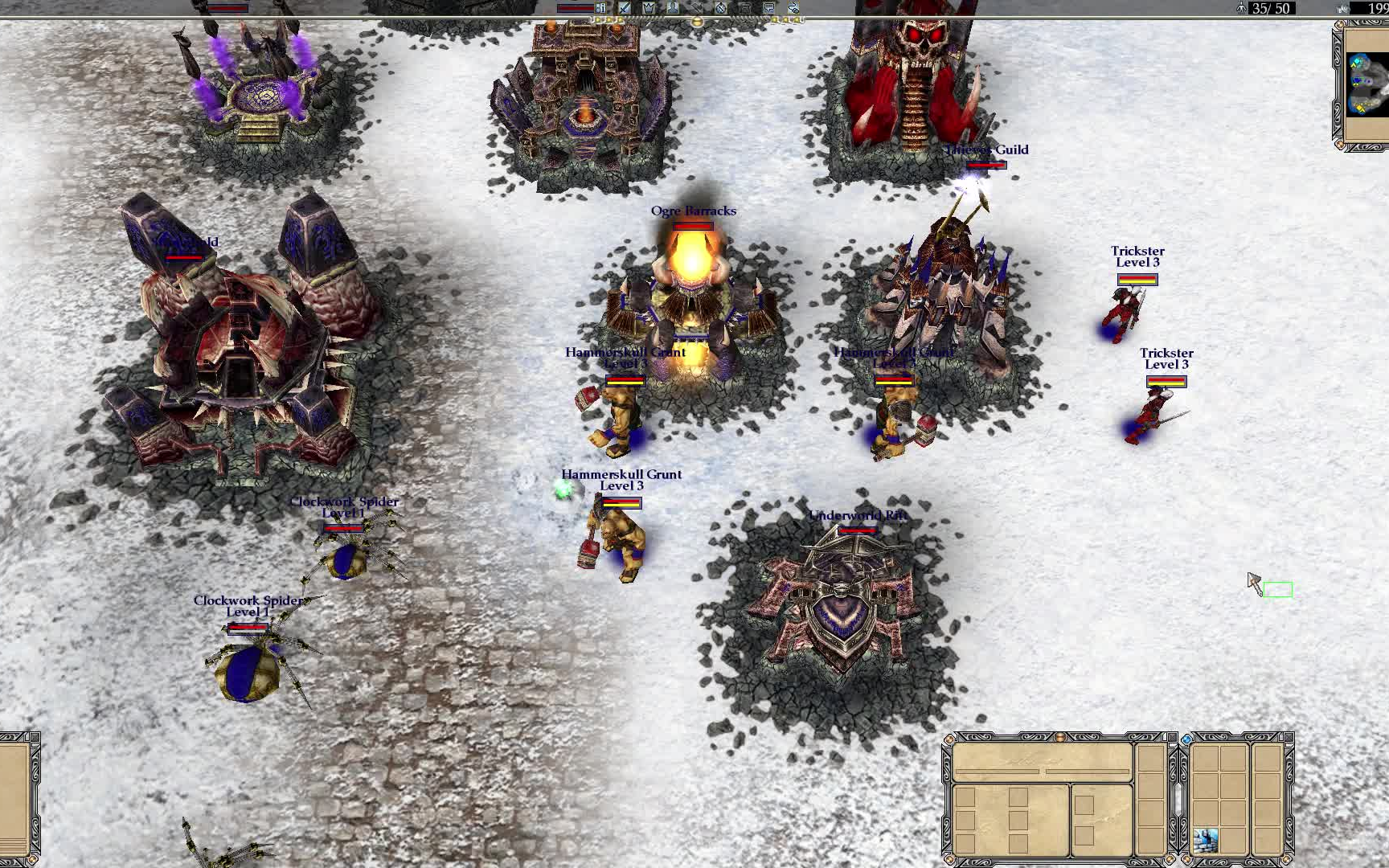
Task: Click the circled N icon on toolbar
Action: (x=721, y=8)
